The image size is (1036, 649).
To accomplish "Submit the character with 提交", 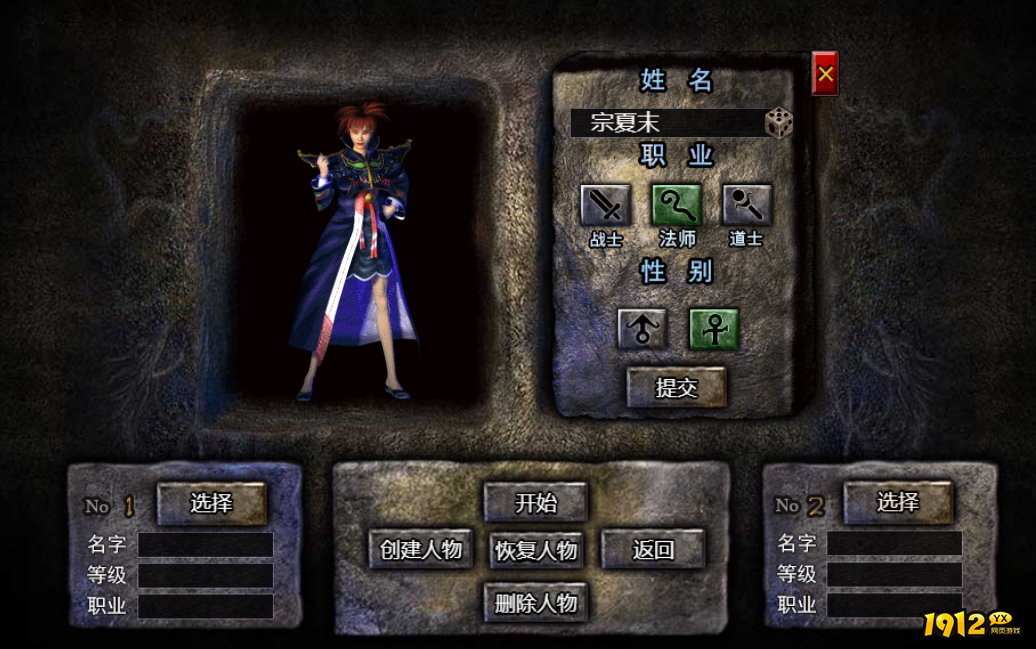I will 677,387.
